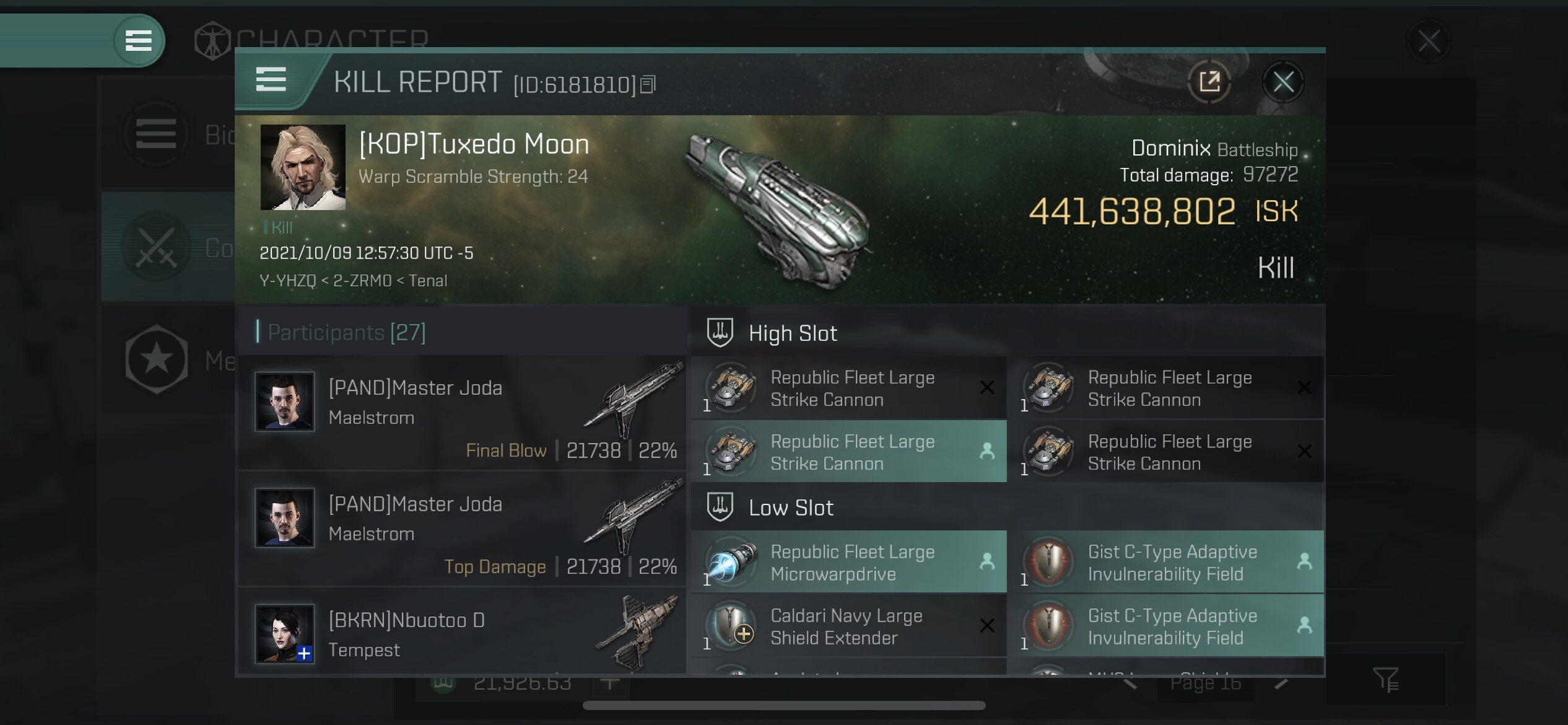
Task: Switch to the Combat tab with crossed swords
Action: click(157, 247)
